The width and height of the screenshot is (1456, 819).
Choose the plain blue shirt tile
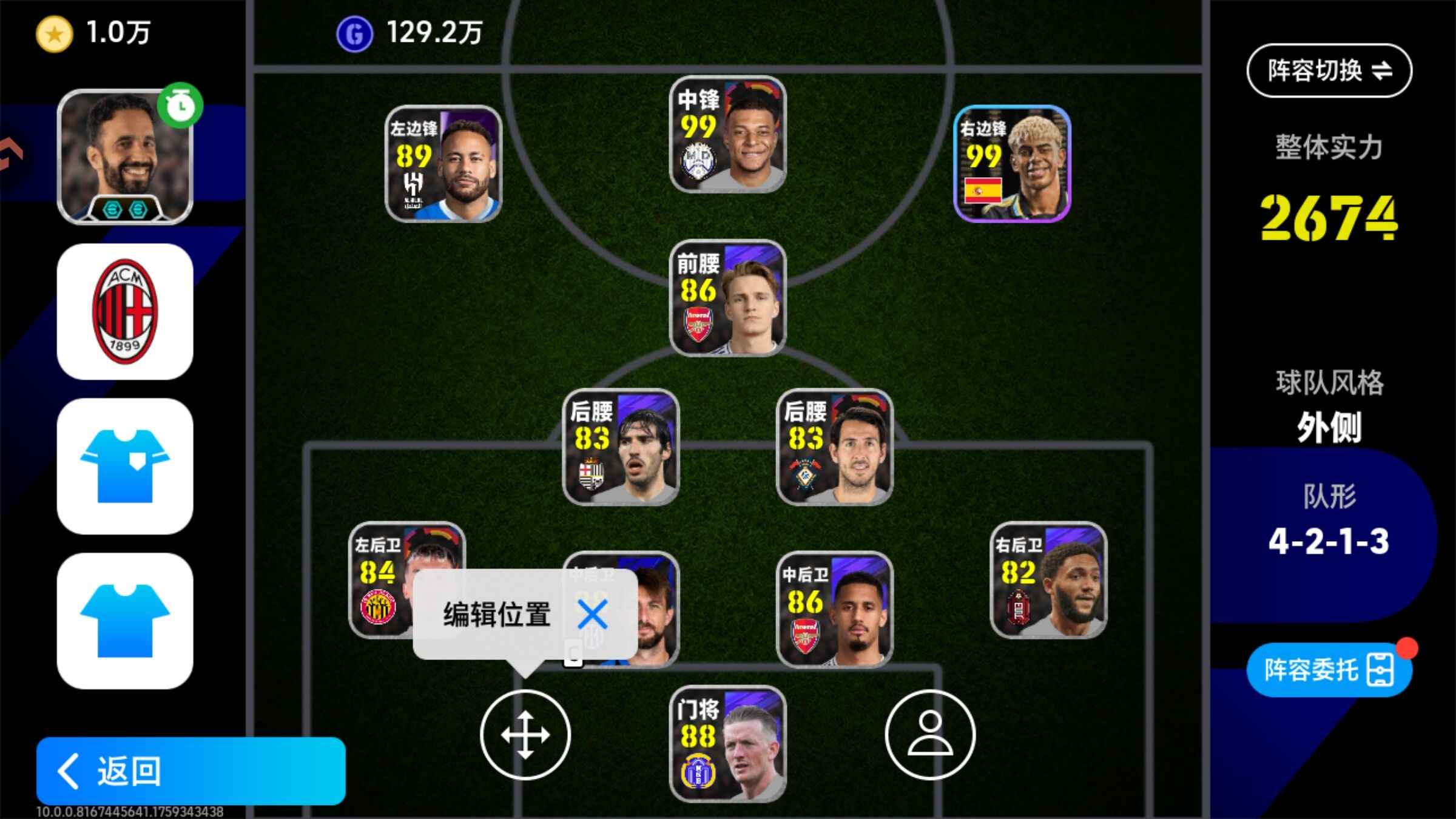pyautogui.click(x=125, y=621)
